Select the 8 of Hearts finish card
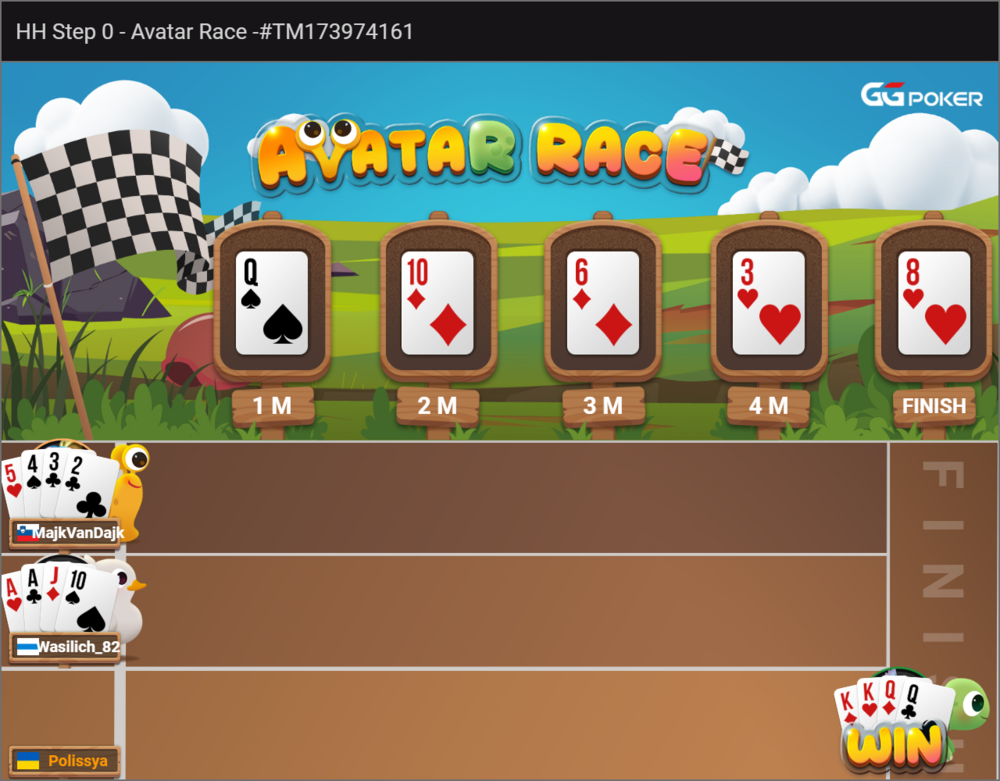Viewport: 1000px width, 781px height. click(934, 303)
